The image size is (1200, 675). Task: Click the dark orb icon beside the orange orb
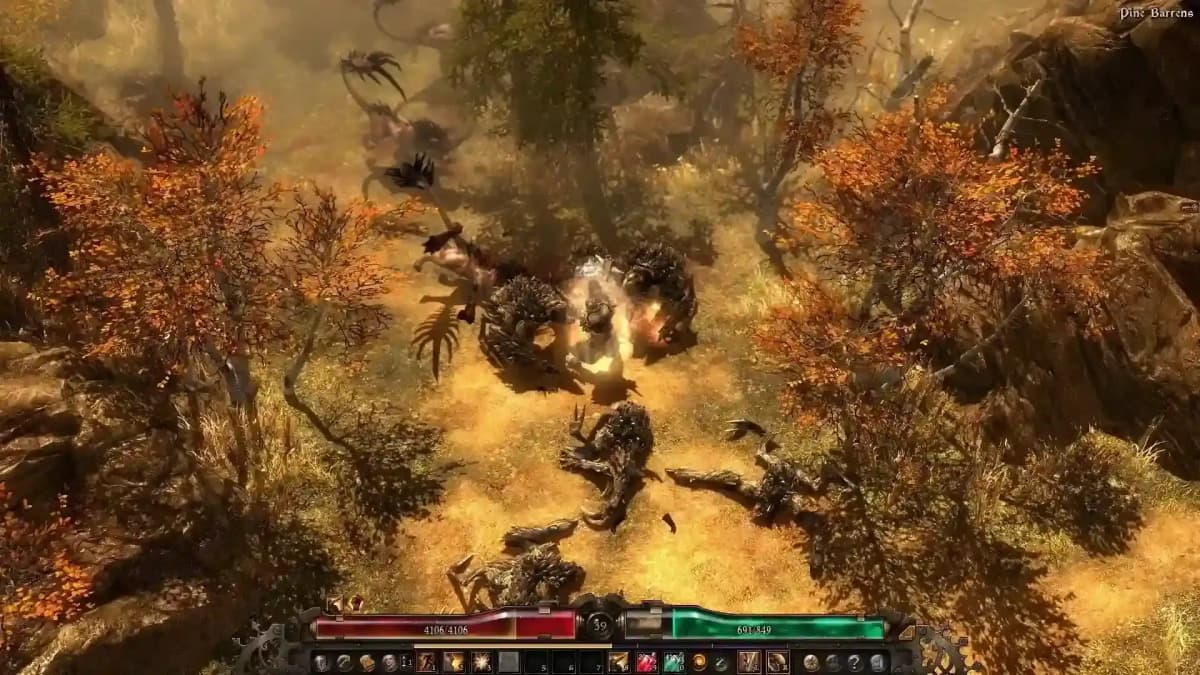tap(720, 662)
